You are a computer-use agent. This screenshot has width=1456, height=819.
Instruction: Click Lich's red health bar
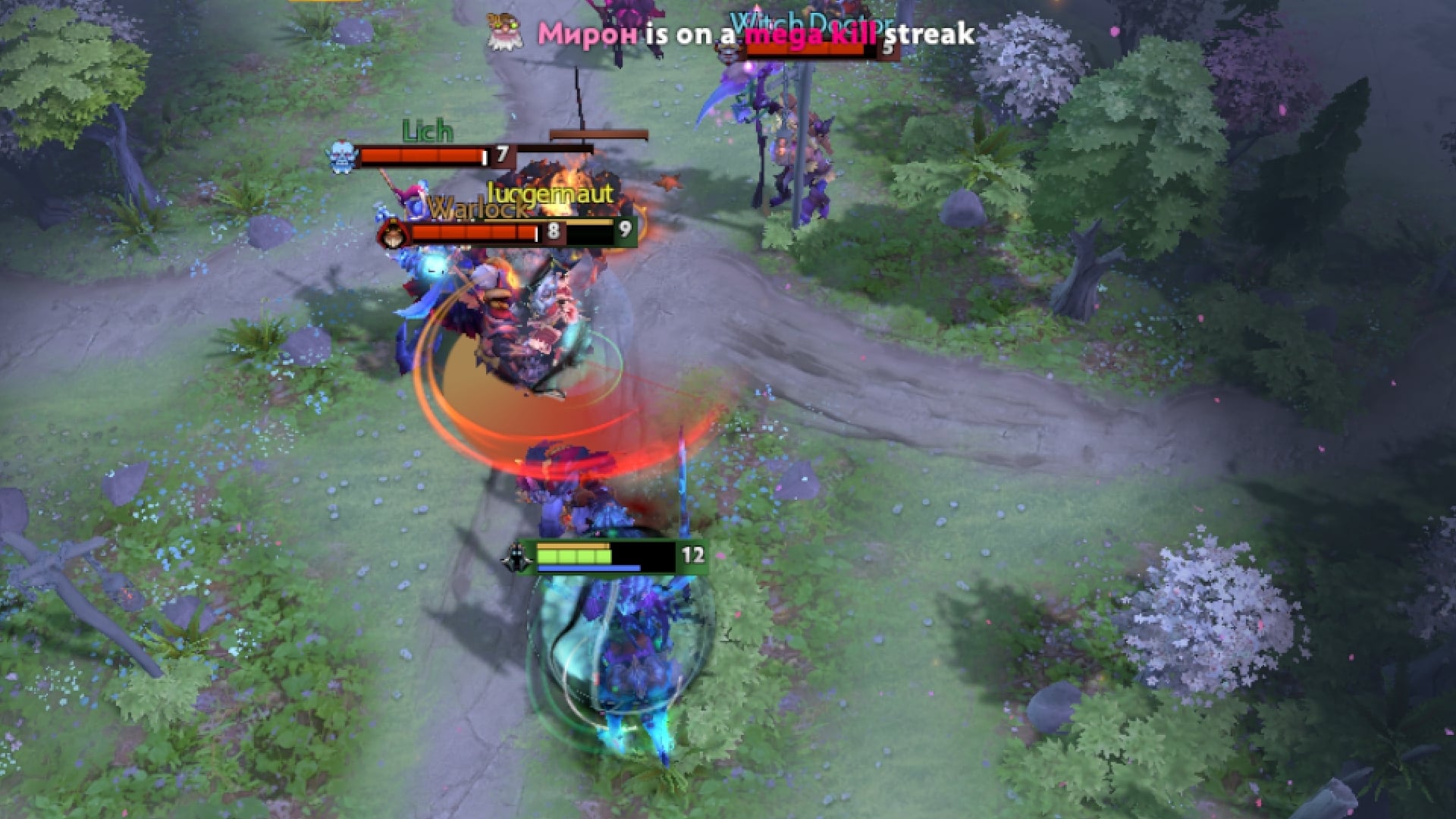pos(421,156)
